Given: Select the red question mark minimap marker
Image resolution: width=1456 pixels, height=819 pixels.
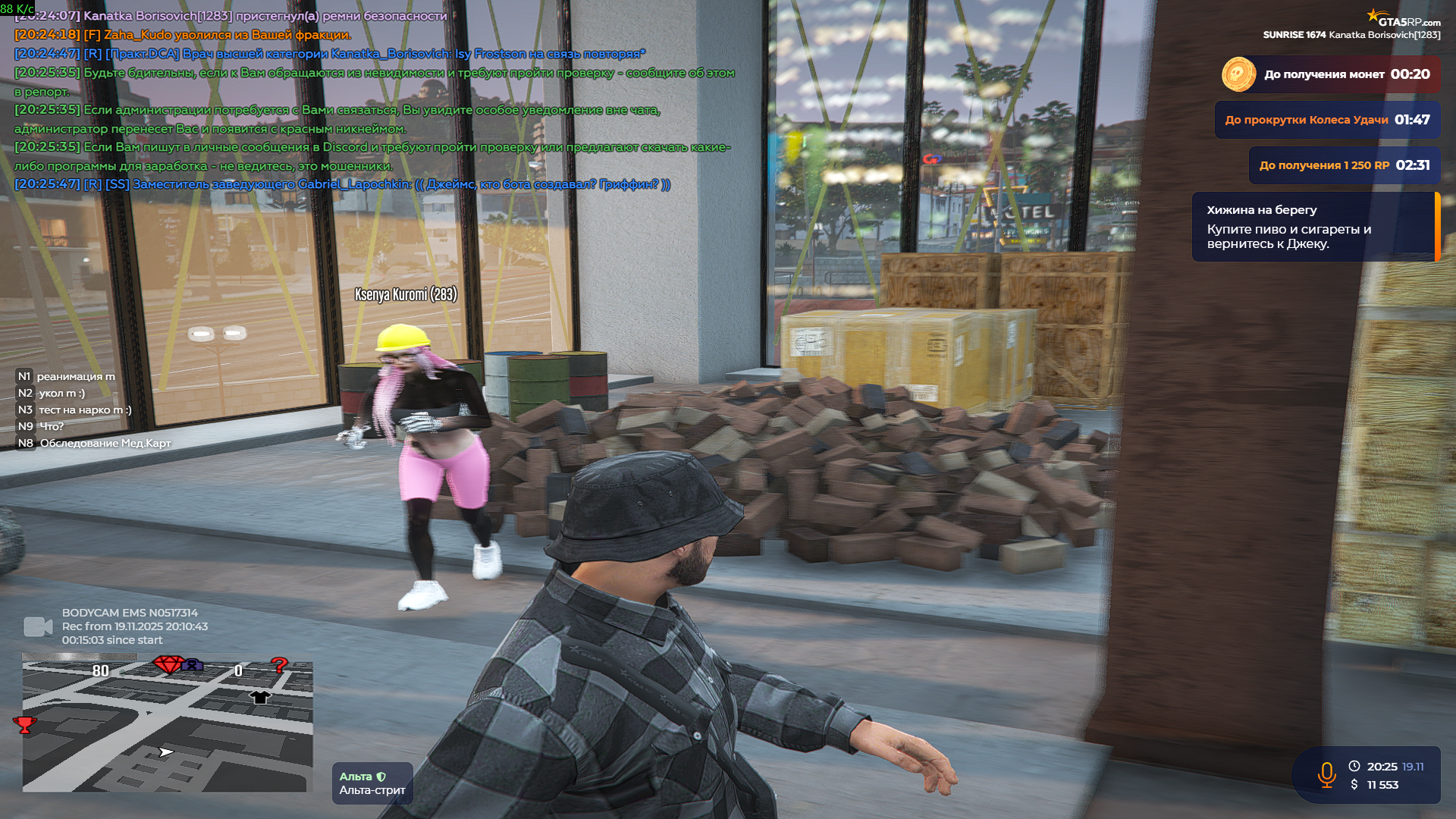Looking at the screenshot, I should (279, 666).
